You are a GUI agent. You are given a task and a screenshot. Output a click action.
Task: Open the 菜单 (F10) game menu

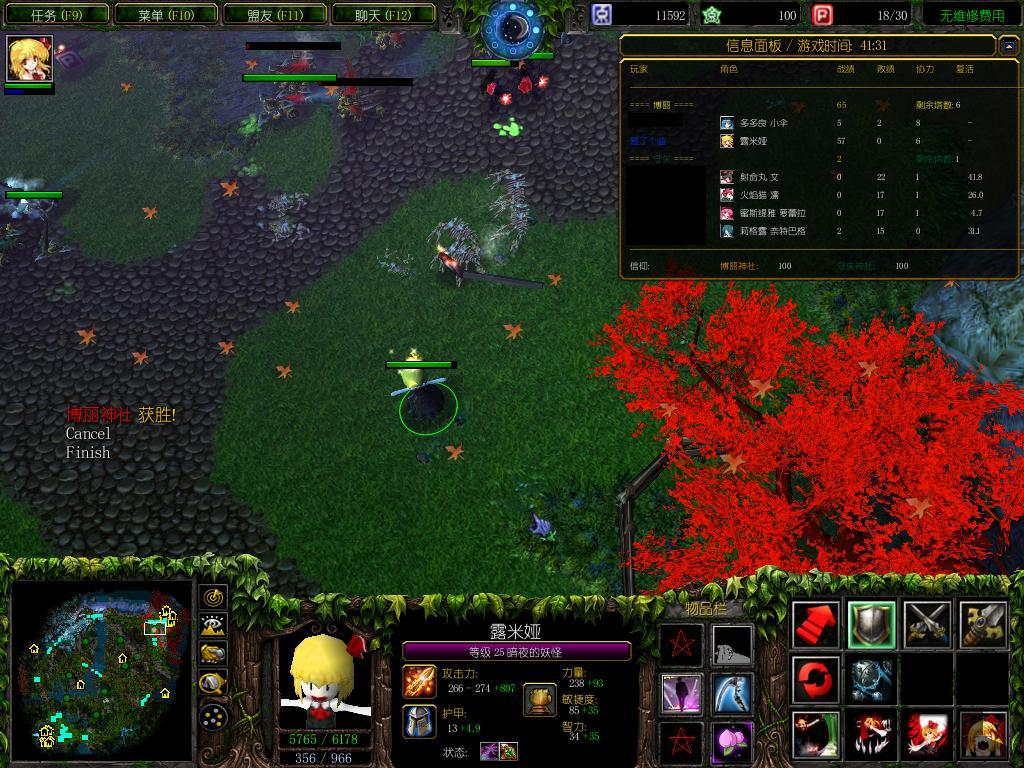166,15
